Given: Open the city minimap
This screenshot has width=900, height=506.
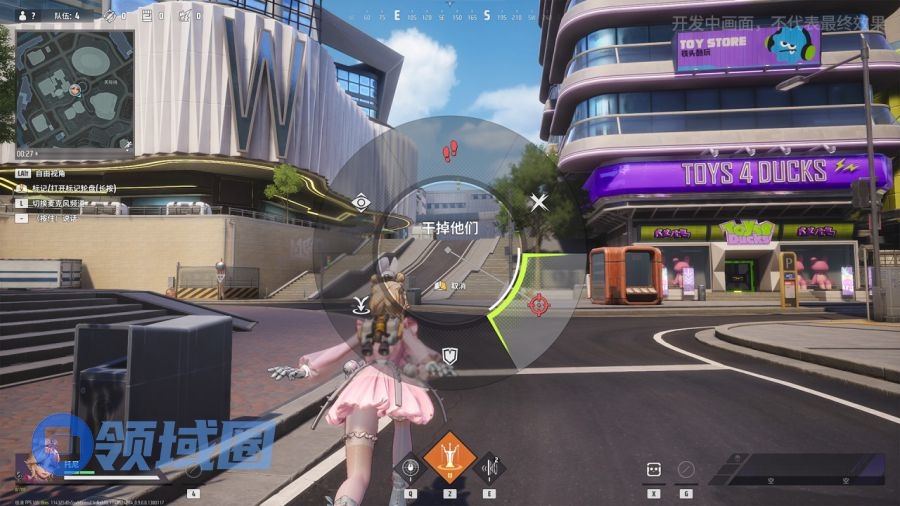Looking at the screenshot, I should pos(74,88).
